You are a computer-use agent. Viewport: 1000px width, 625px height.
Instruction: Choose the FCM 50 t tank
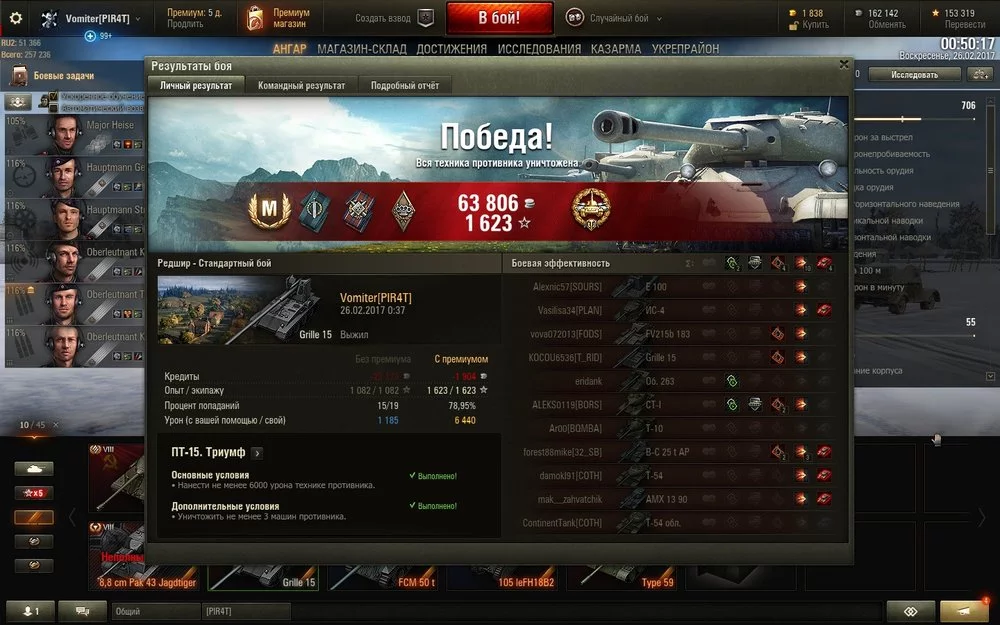[x=386, y=571]
